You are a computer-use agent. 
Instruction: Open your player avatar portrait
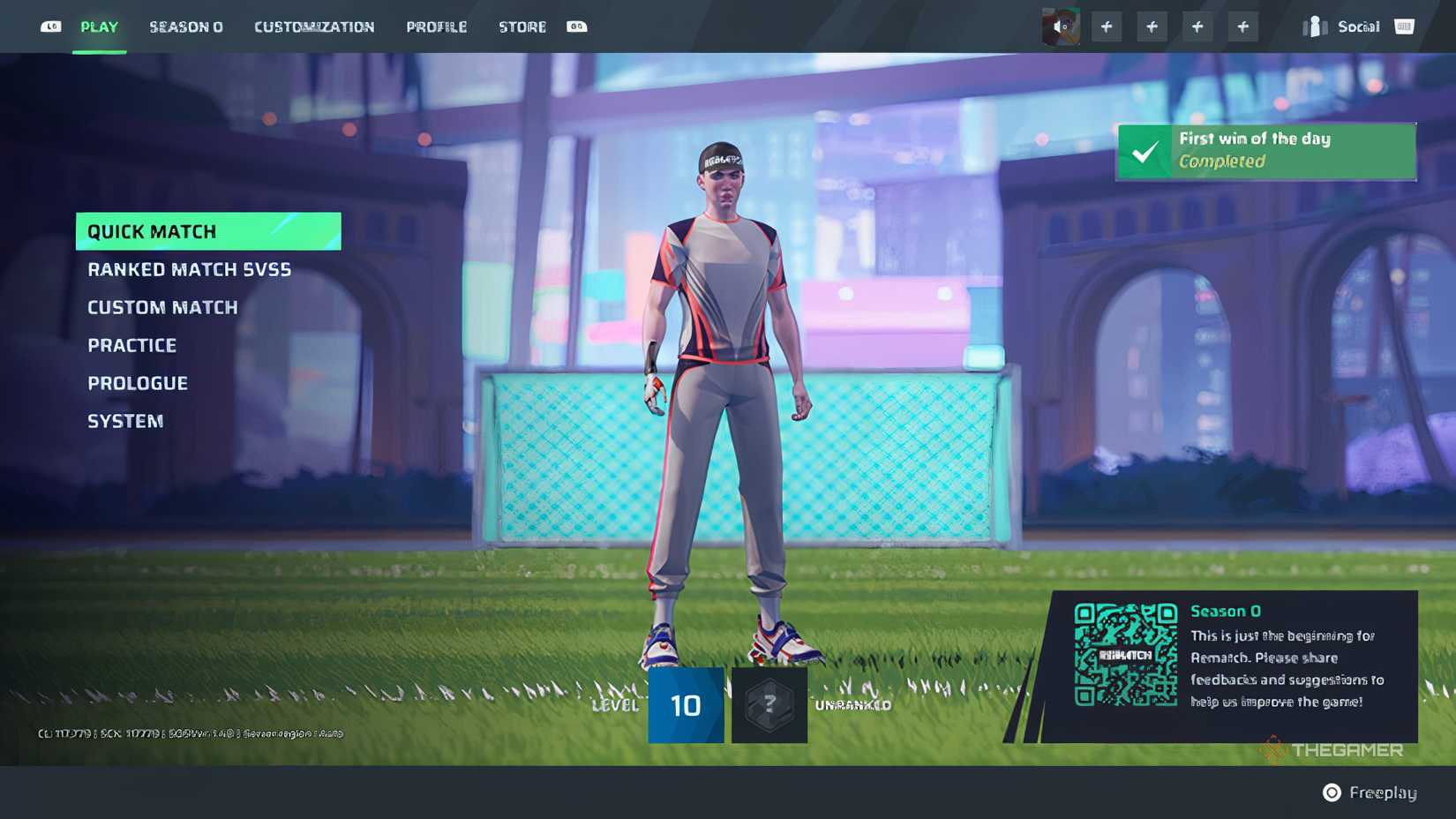tap(1062, 26)
